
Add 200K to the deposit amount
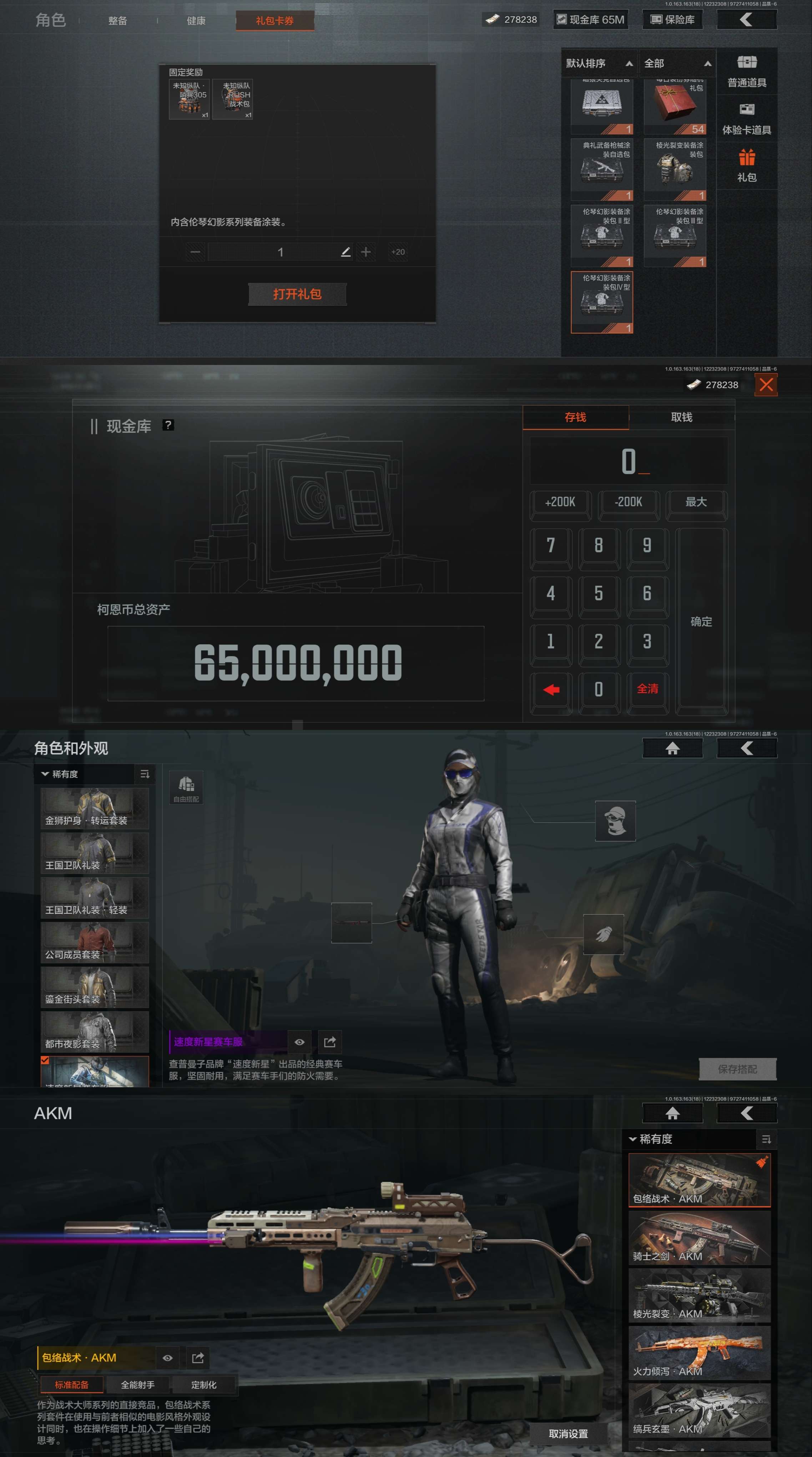click(560, 502)
